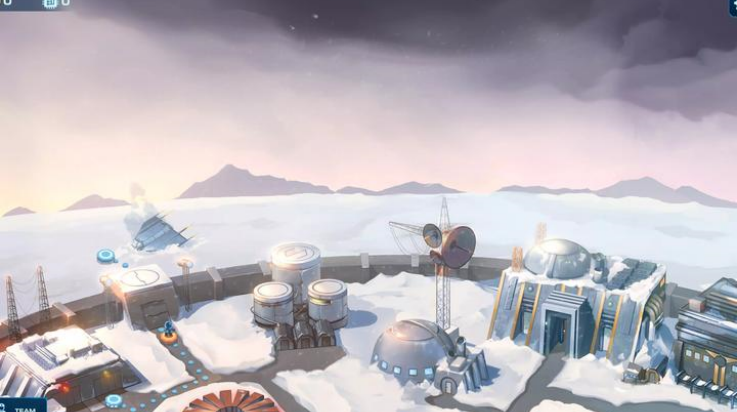Choose the blue level node beside the crashed ship
The height and width of the screenshot is (412, 737).
click(105, 256)
